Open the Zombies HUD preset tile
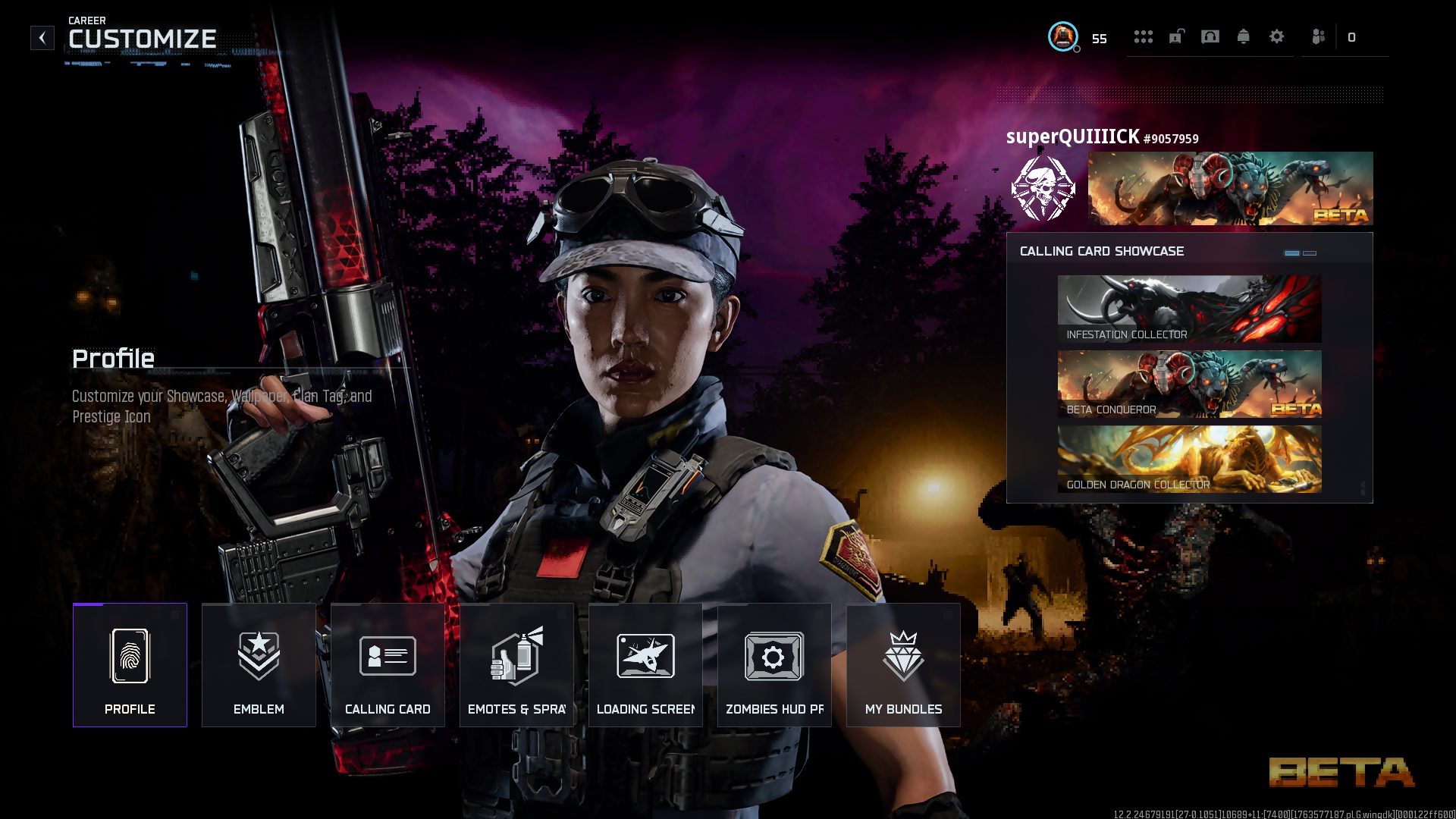1456x819 pixels. (x=774, y=665)
